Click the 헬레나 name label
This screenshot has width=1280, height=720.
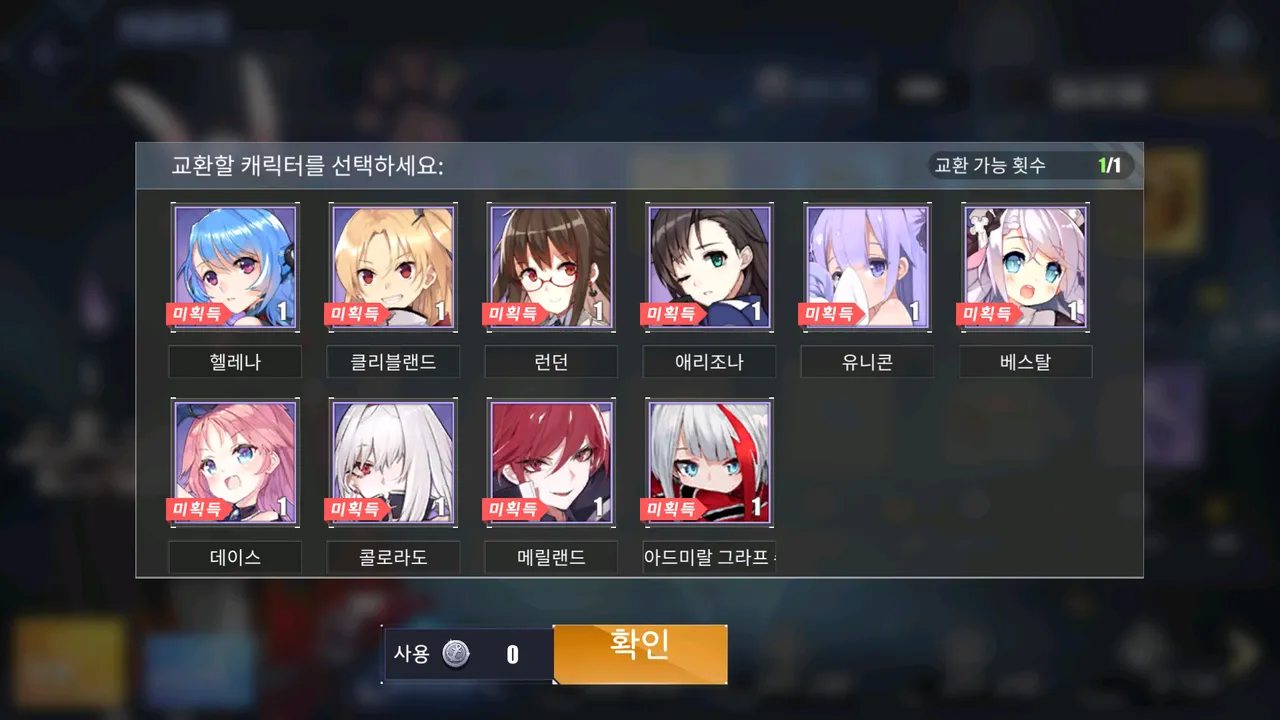(235, 362)
